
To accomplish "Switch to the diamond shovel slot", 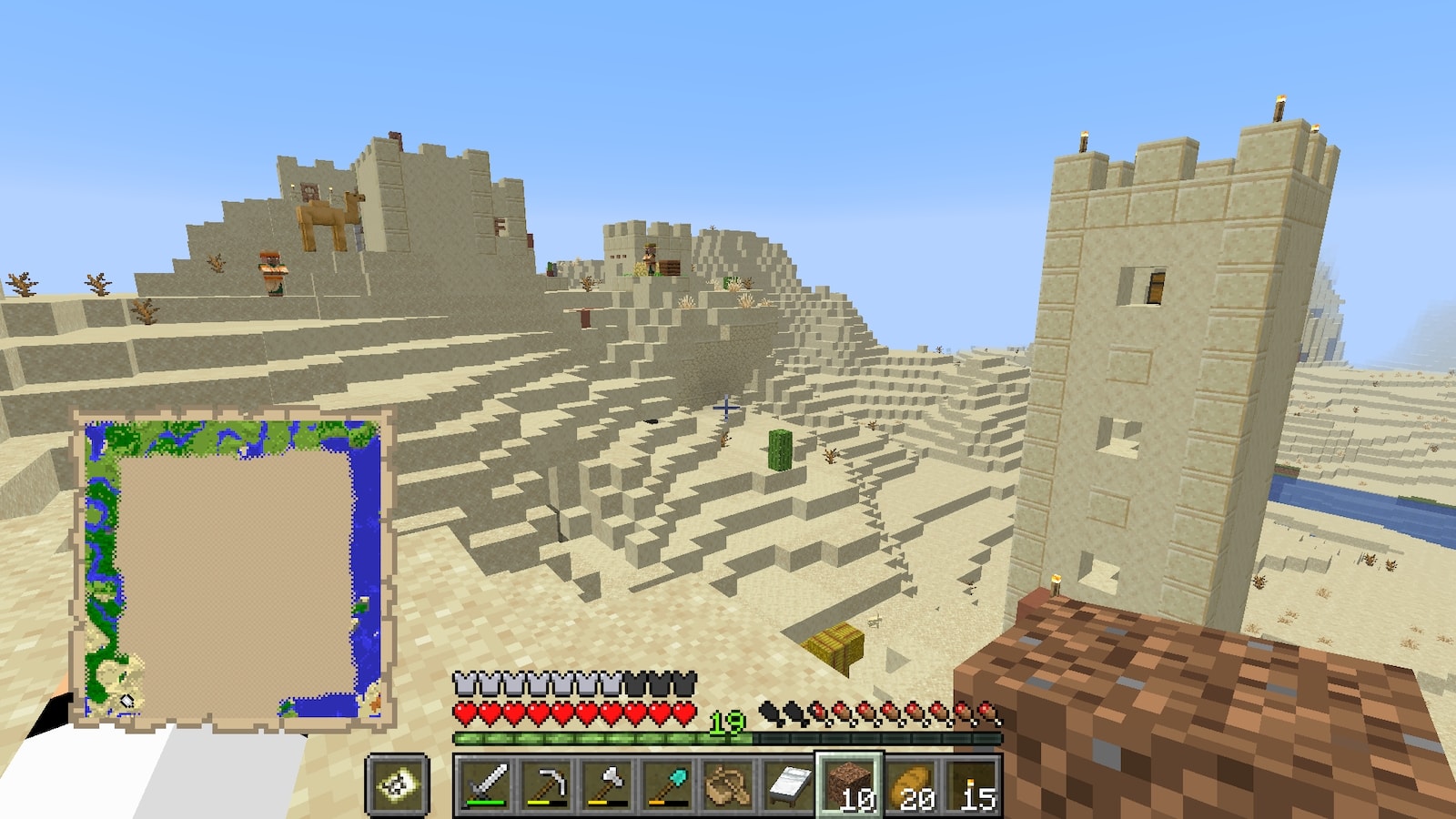I will (667, 784).
